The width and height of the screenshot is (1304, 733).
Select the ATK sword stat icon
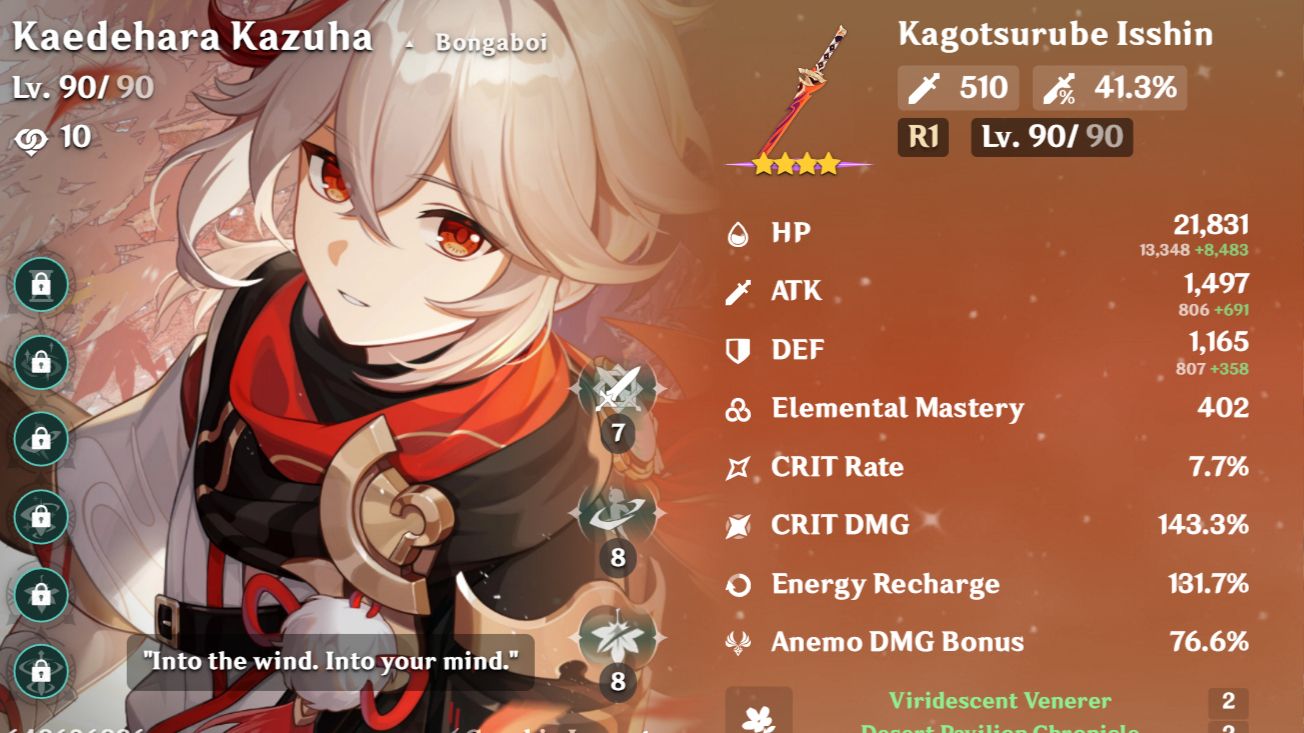tap(737, 290)
